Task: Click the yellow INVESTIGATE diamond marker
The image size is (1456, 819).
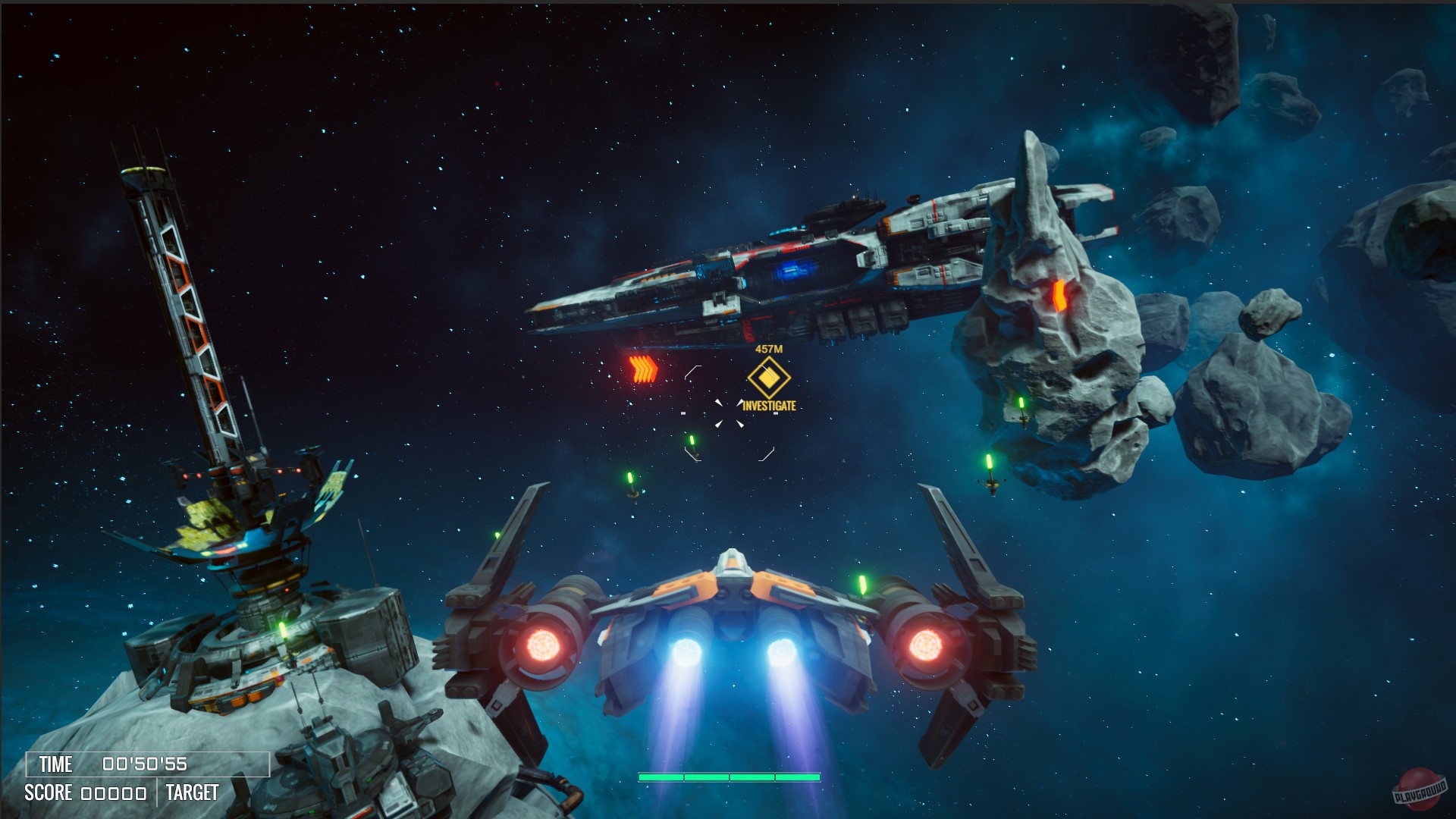Action: (x=768, y=377)
